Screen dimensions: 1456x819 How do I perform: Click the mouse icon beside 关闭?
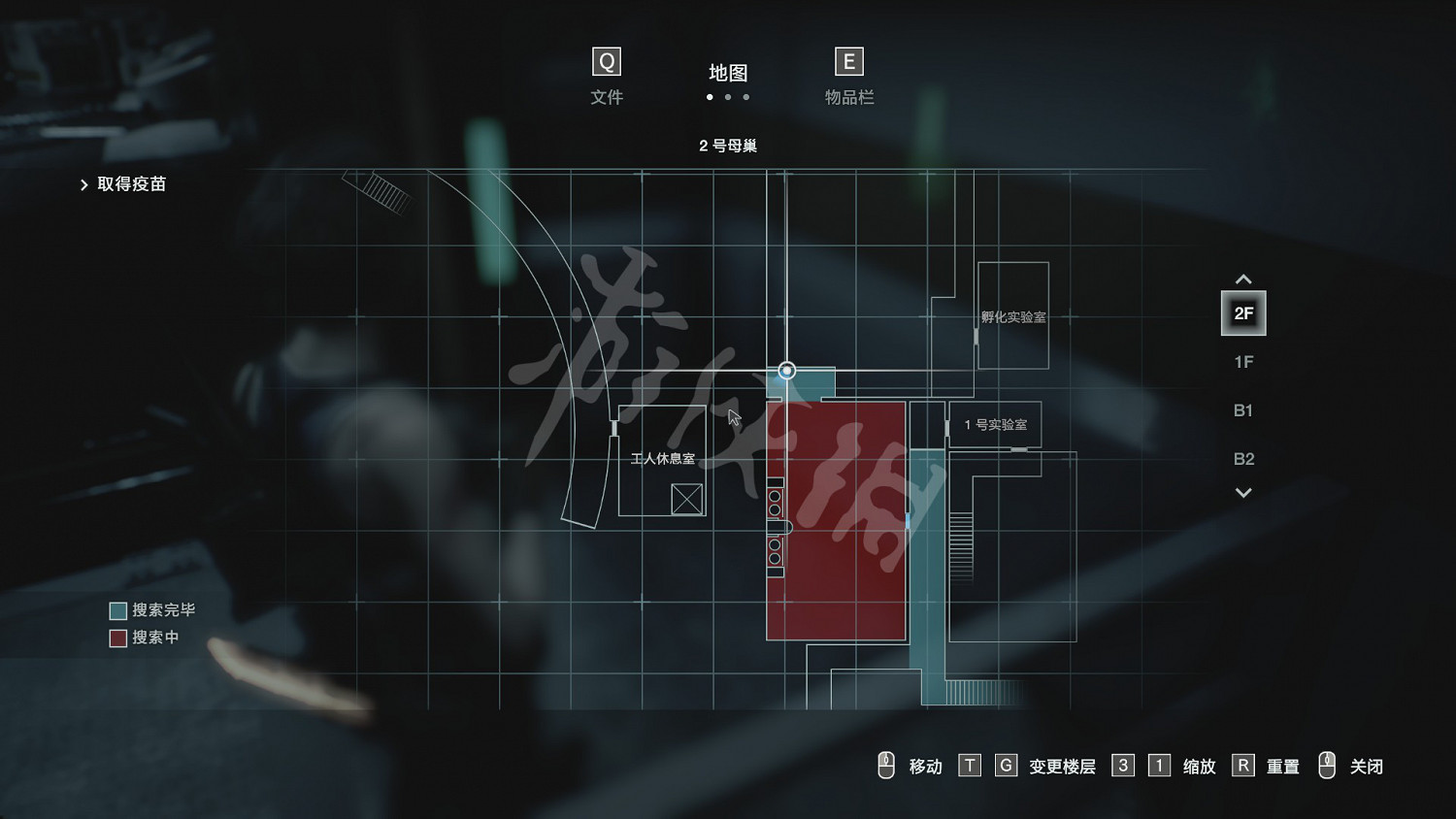pos(1328,766)
